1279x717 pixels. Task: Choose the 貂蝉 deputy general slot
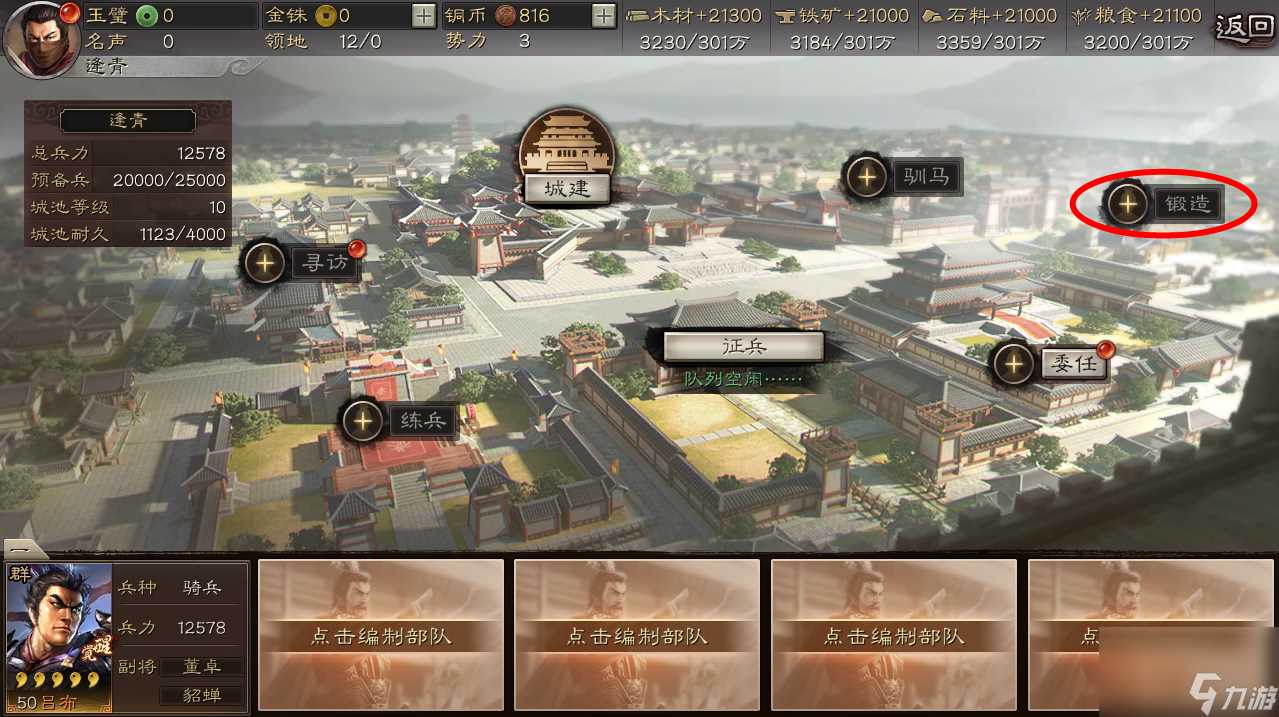(202, 695)
